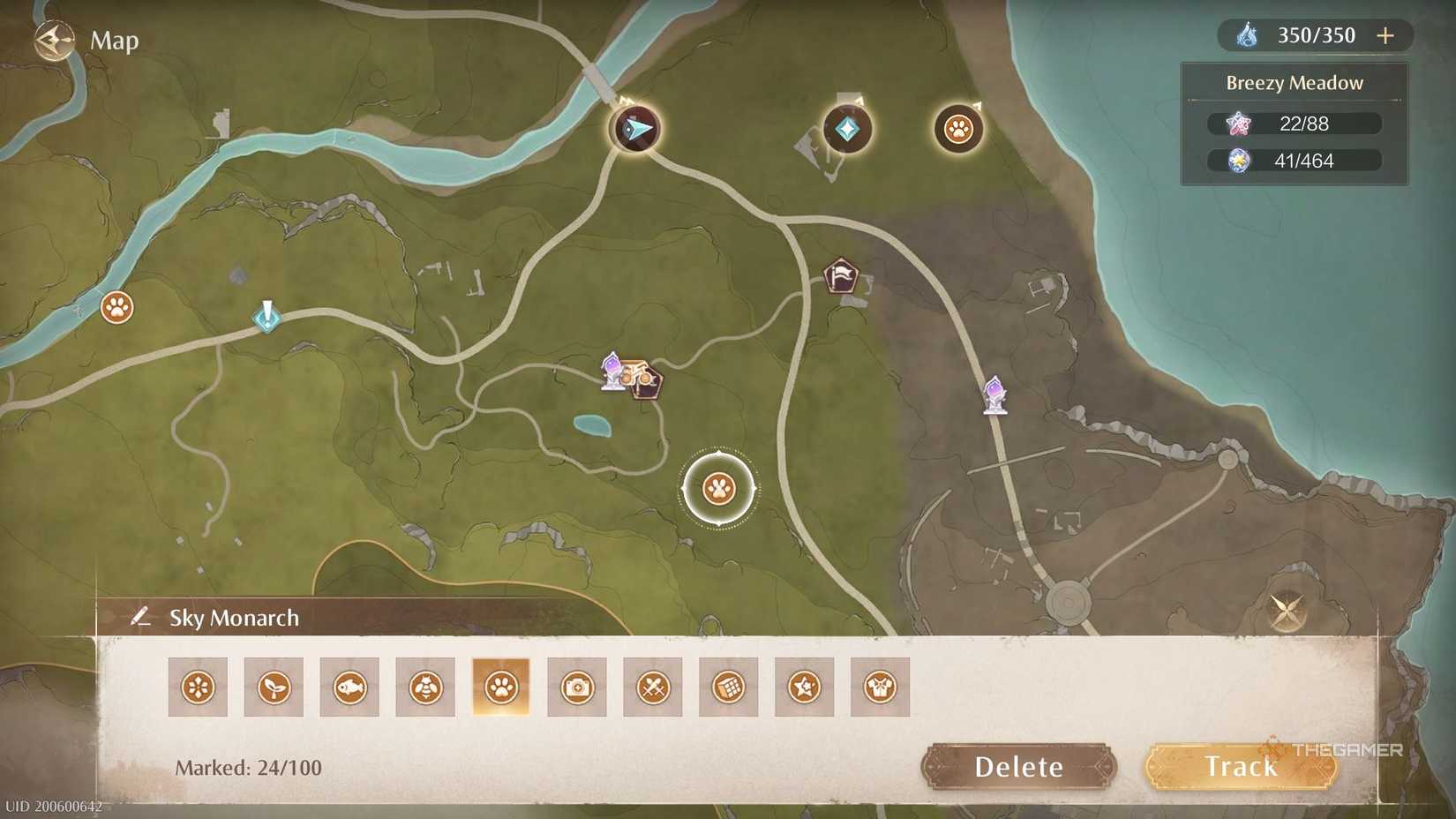Viewport: 1456px width, 819px height.
Task: Select the camera marker filter
Action: [576, 686]
